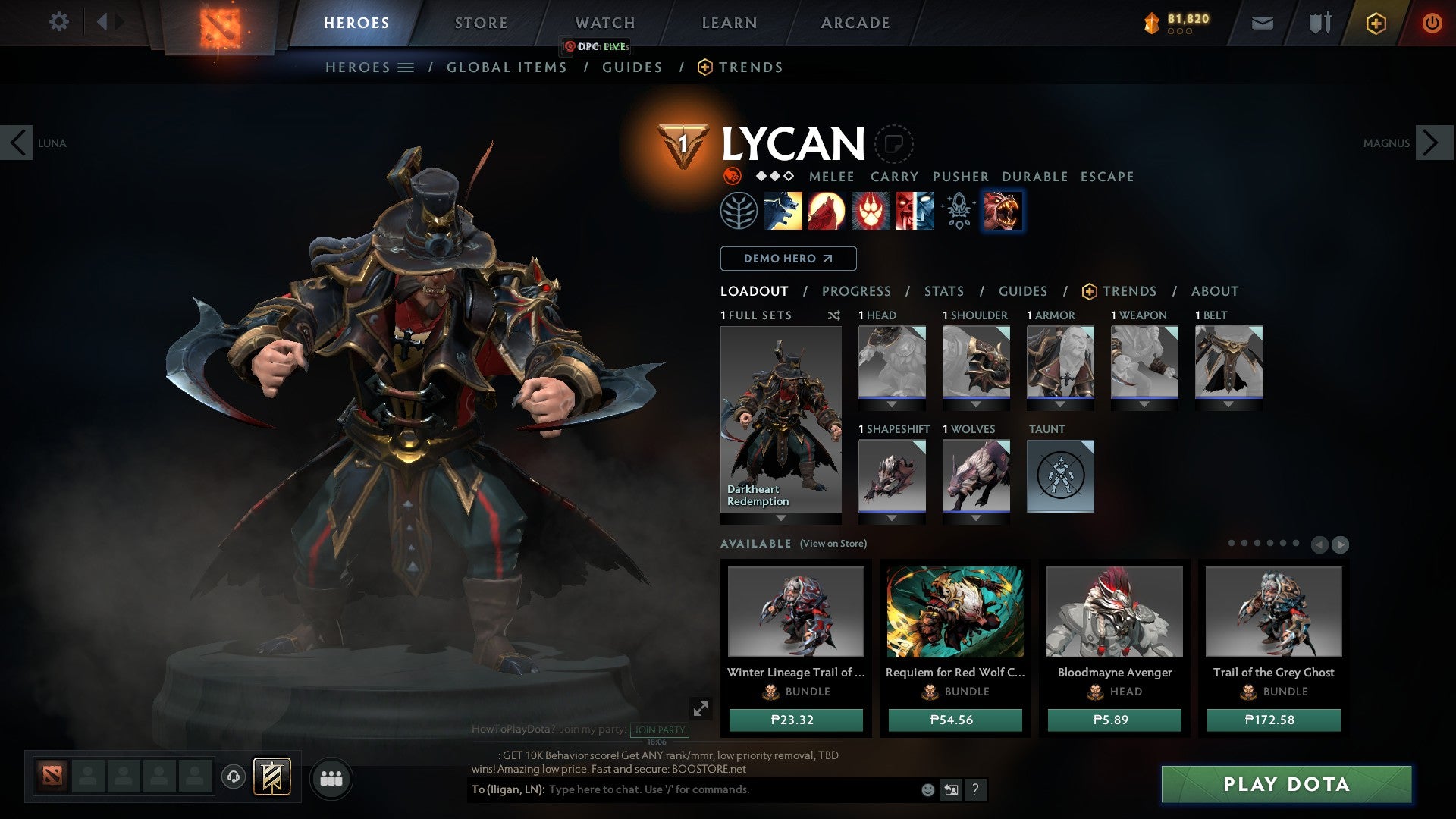
Task: Expand the WOLVES slot dropdown arrow
Action: (x=975, y=518)
